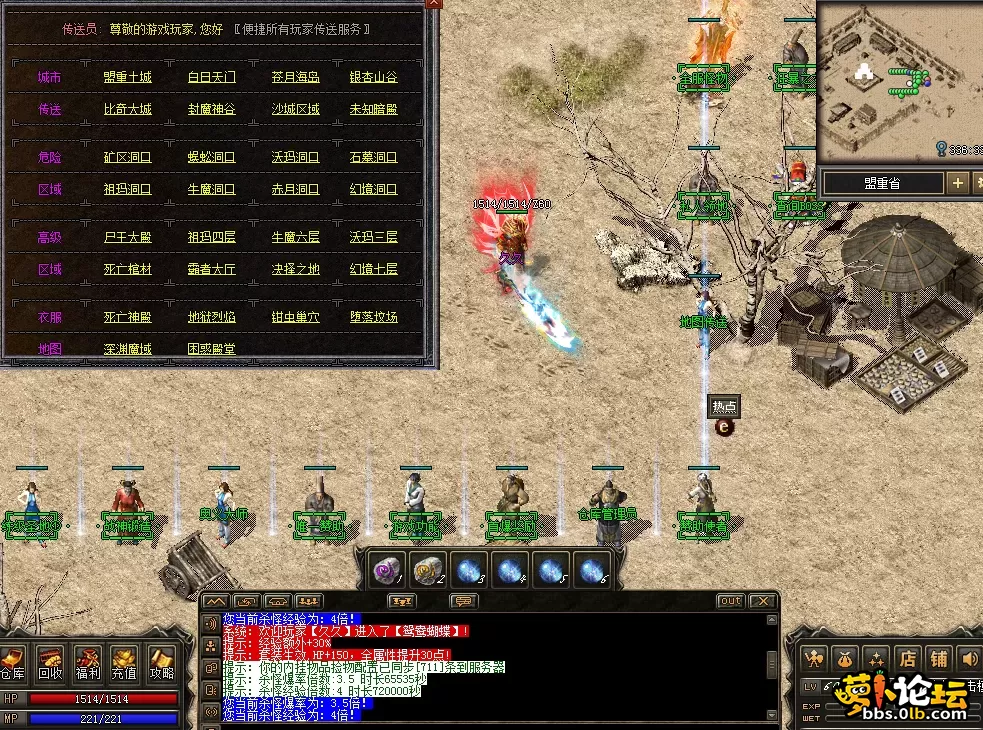
Task: Open the 回收 recycle menu
Action: click(50, 661)
